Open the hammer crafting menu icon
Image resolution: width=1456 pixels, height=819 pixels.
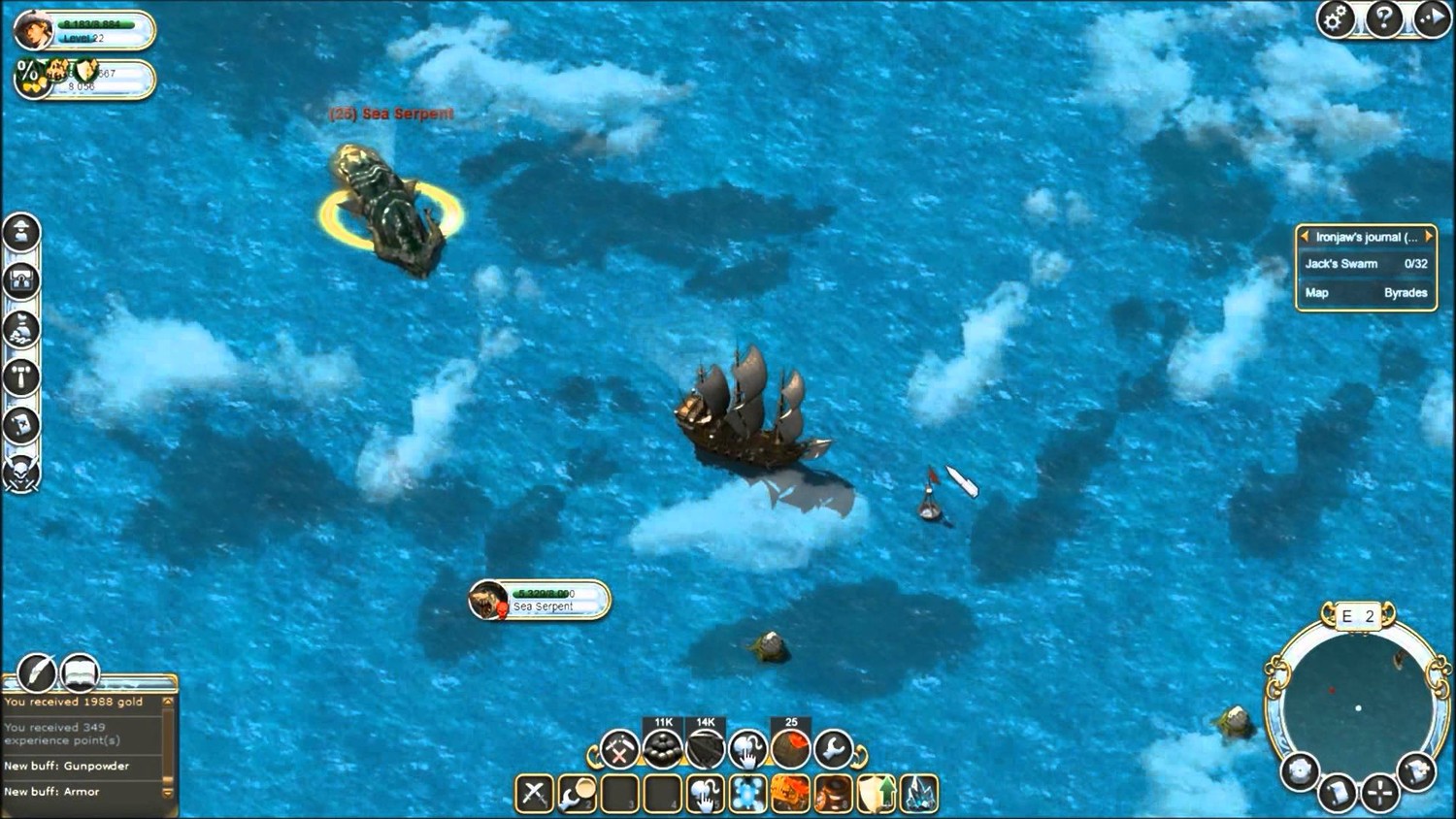[x=21, y=377]
